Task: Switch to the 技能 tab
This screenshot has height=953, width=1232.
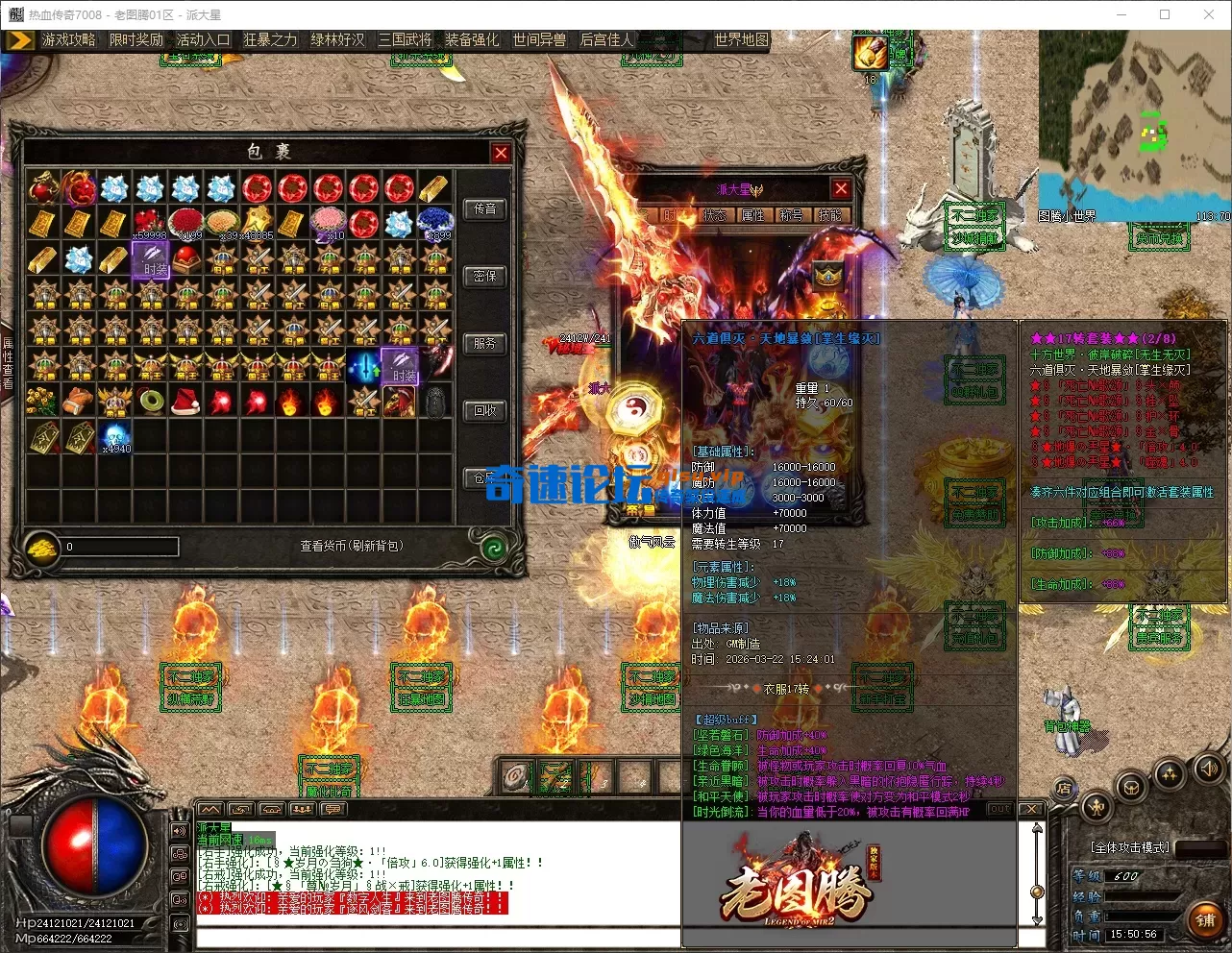Action: point(829,215)
